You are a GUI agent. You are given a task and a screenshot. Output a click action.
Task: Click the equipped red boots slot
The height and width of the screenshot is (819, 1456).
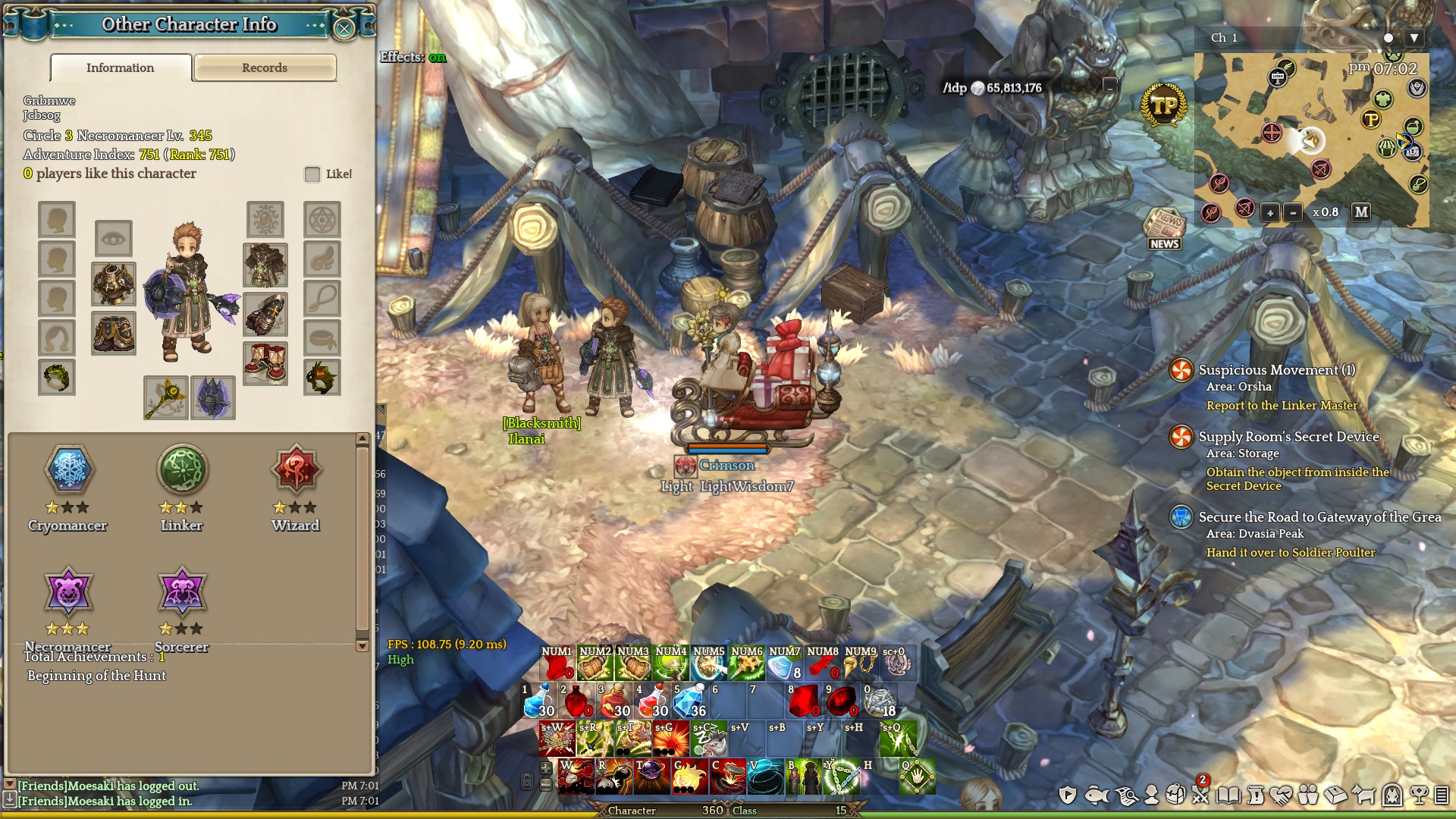[265, 362]
